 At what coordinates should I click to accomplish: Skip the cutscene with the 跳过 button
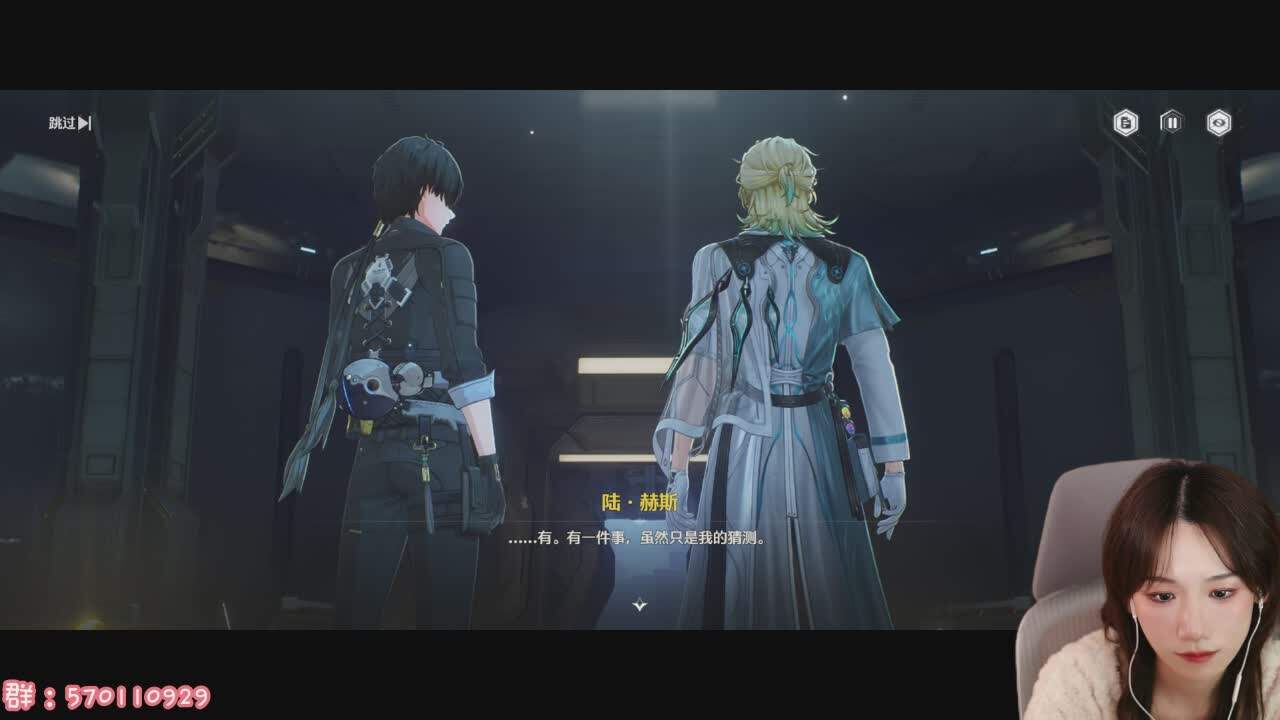70,123
